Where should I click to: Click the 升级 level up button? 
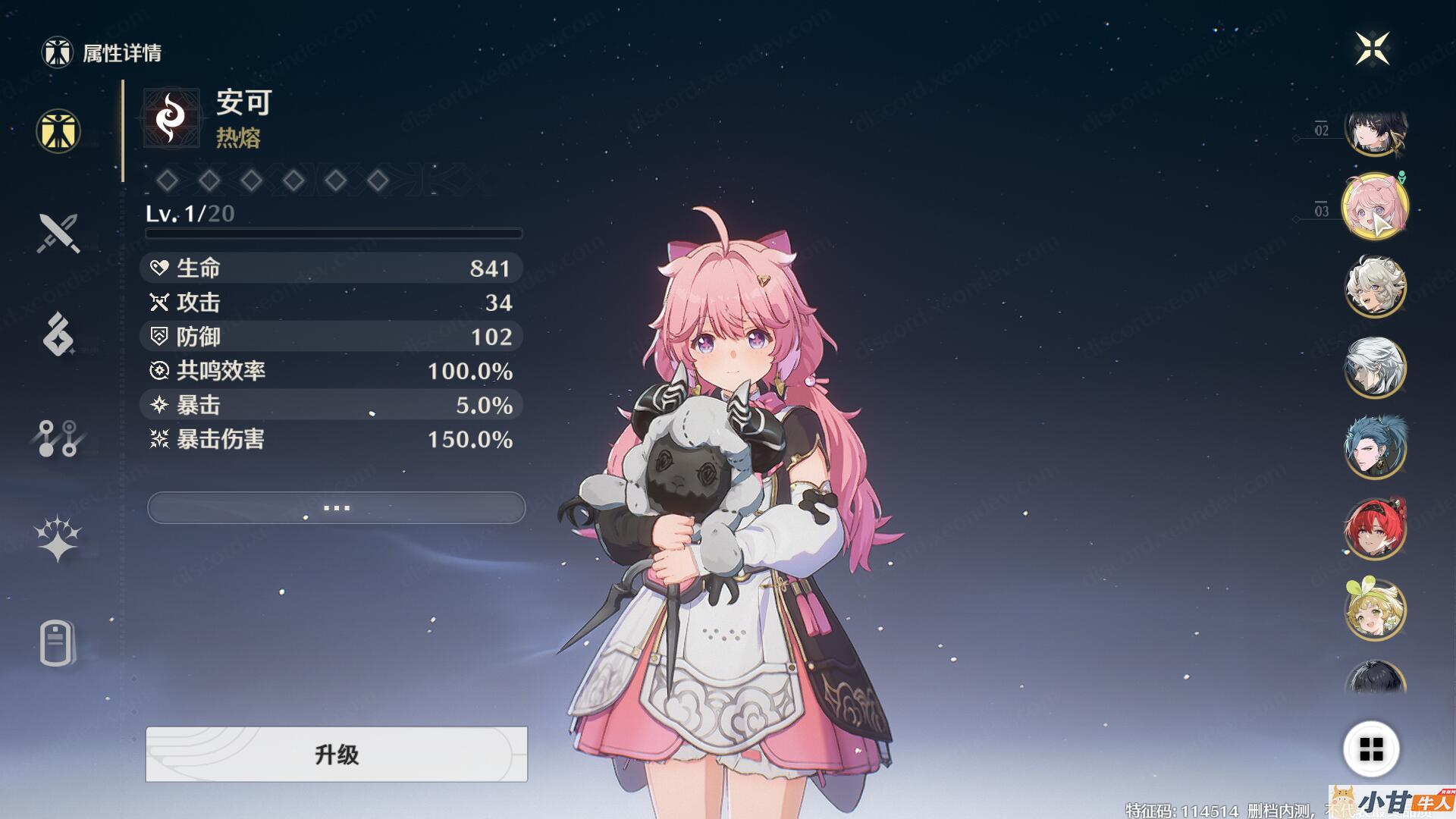tap(336, 754)
